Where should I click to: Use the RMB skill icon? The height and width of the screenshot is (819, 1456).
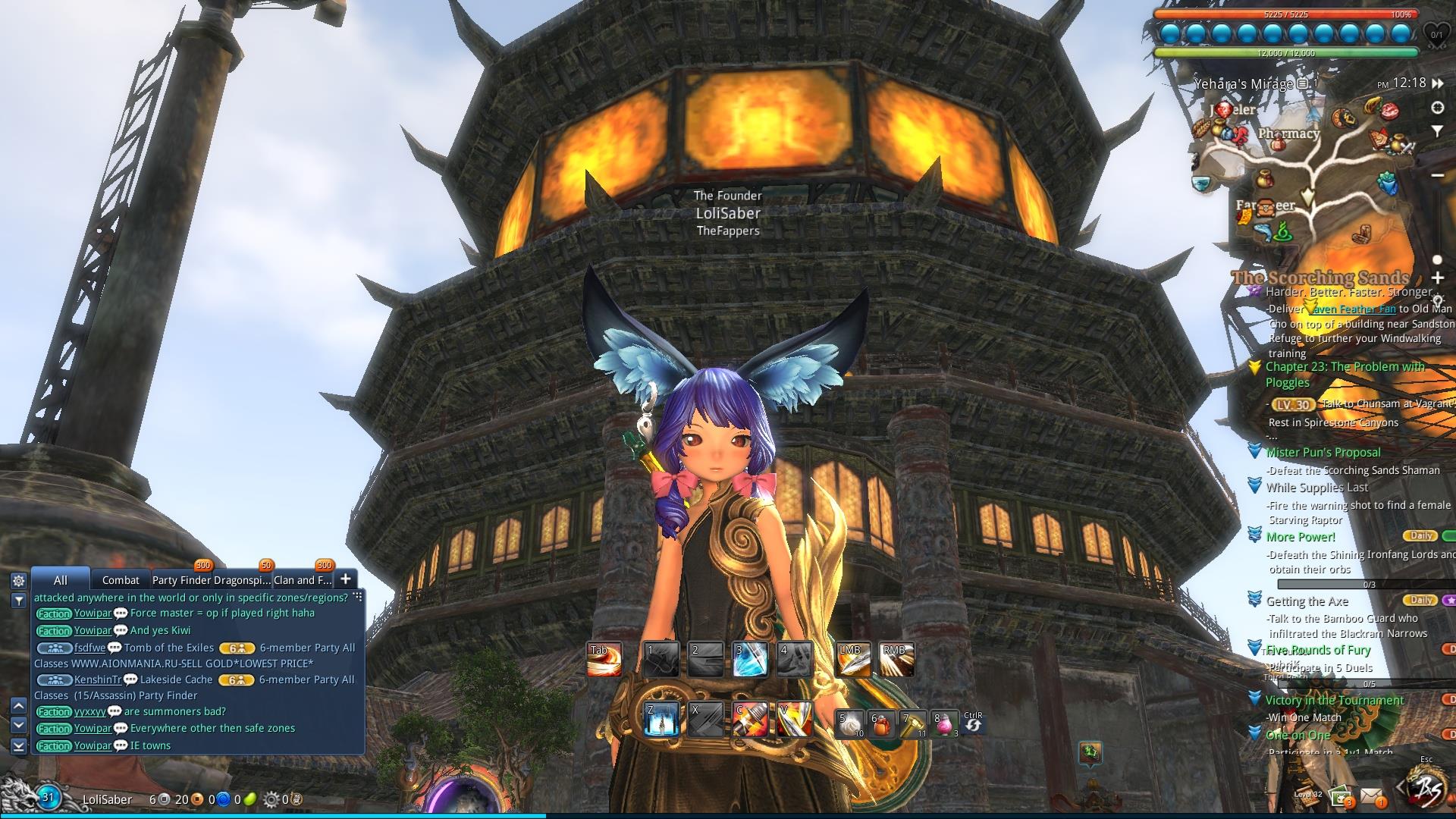pos(896,660)
